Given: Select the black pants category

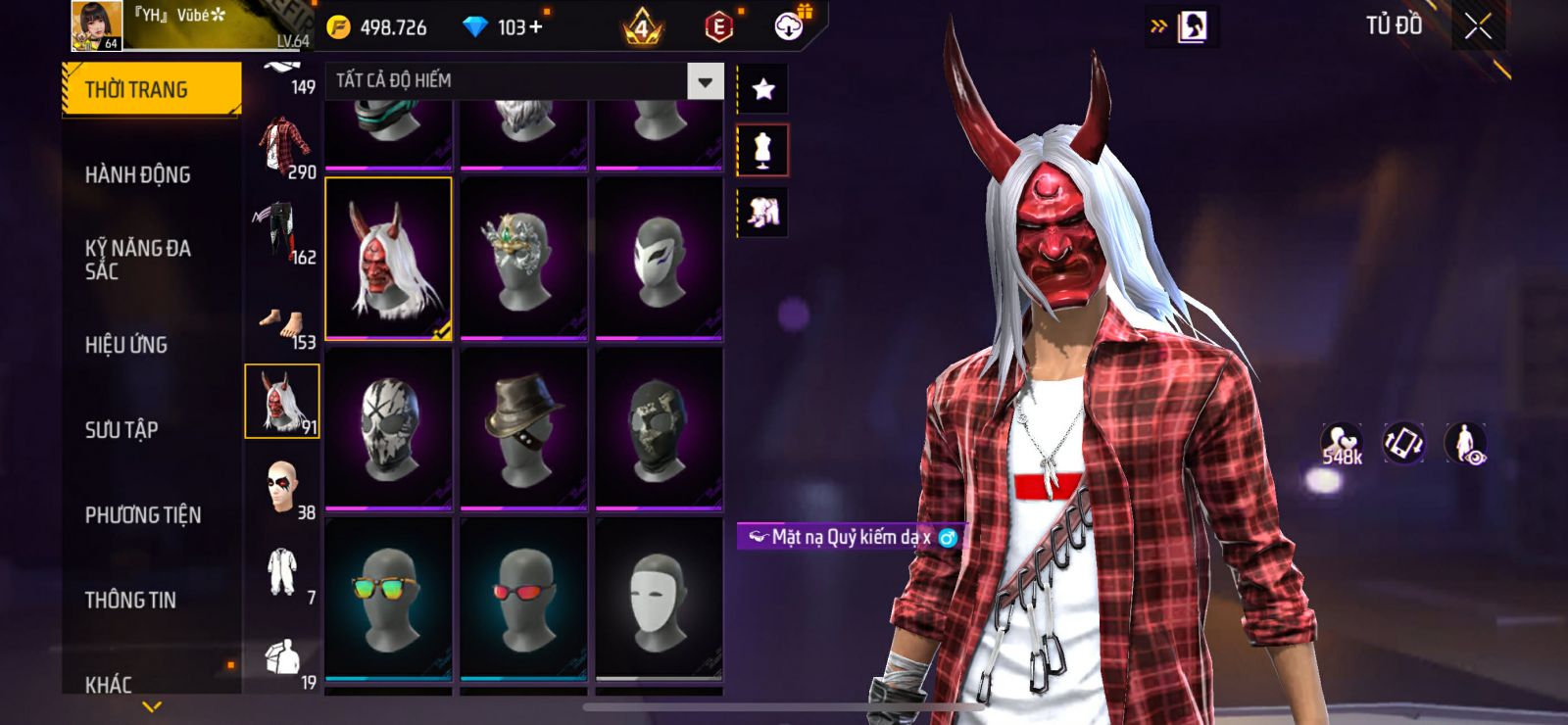Looking at the screenshot, I should 282,231.
